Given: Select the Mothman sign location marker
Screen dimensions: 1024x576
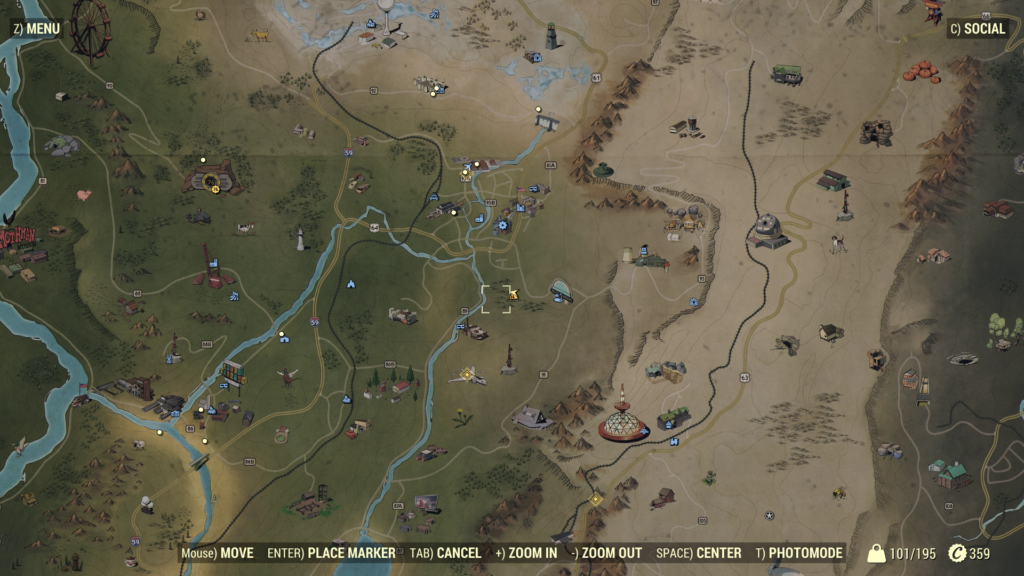Looking at the screenshot, I should point(17,238).
